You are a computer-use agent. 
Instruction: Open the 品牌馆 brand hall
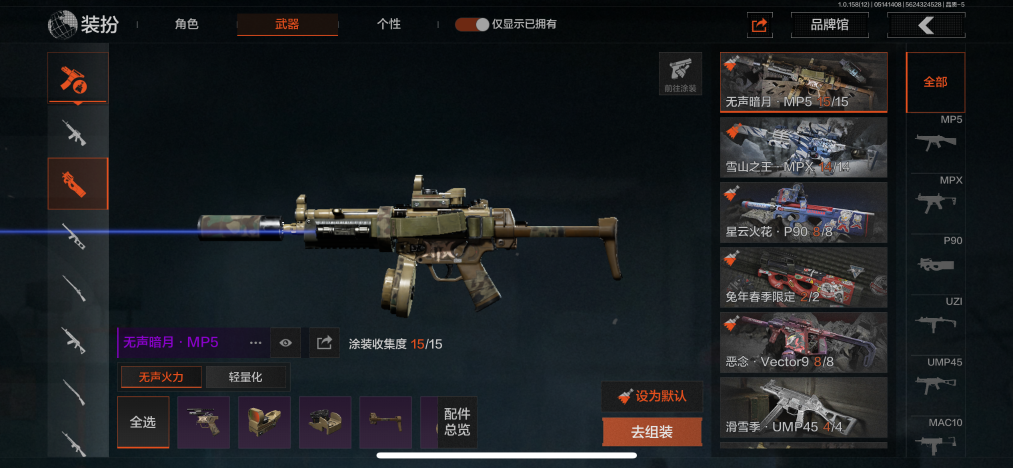pyautogui.click(x=829, y=25)
